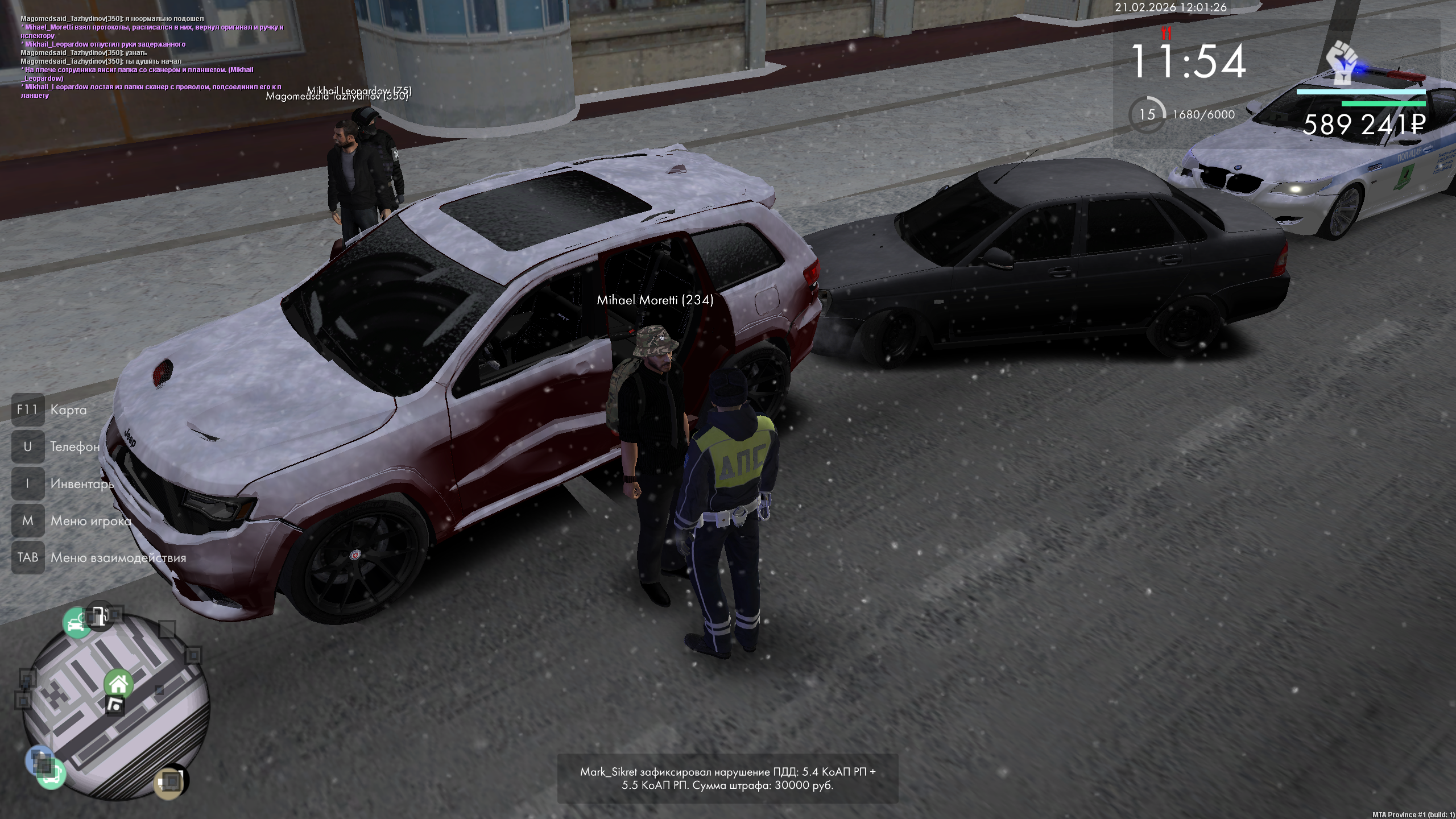The height and width of the screenshot is (819, 1456).
Task: Select the tan truck marker on the minimap
Action: pyautogui.click(x=169, y=783)
